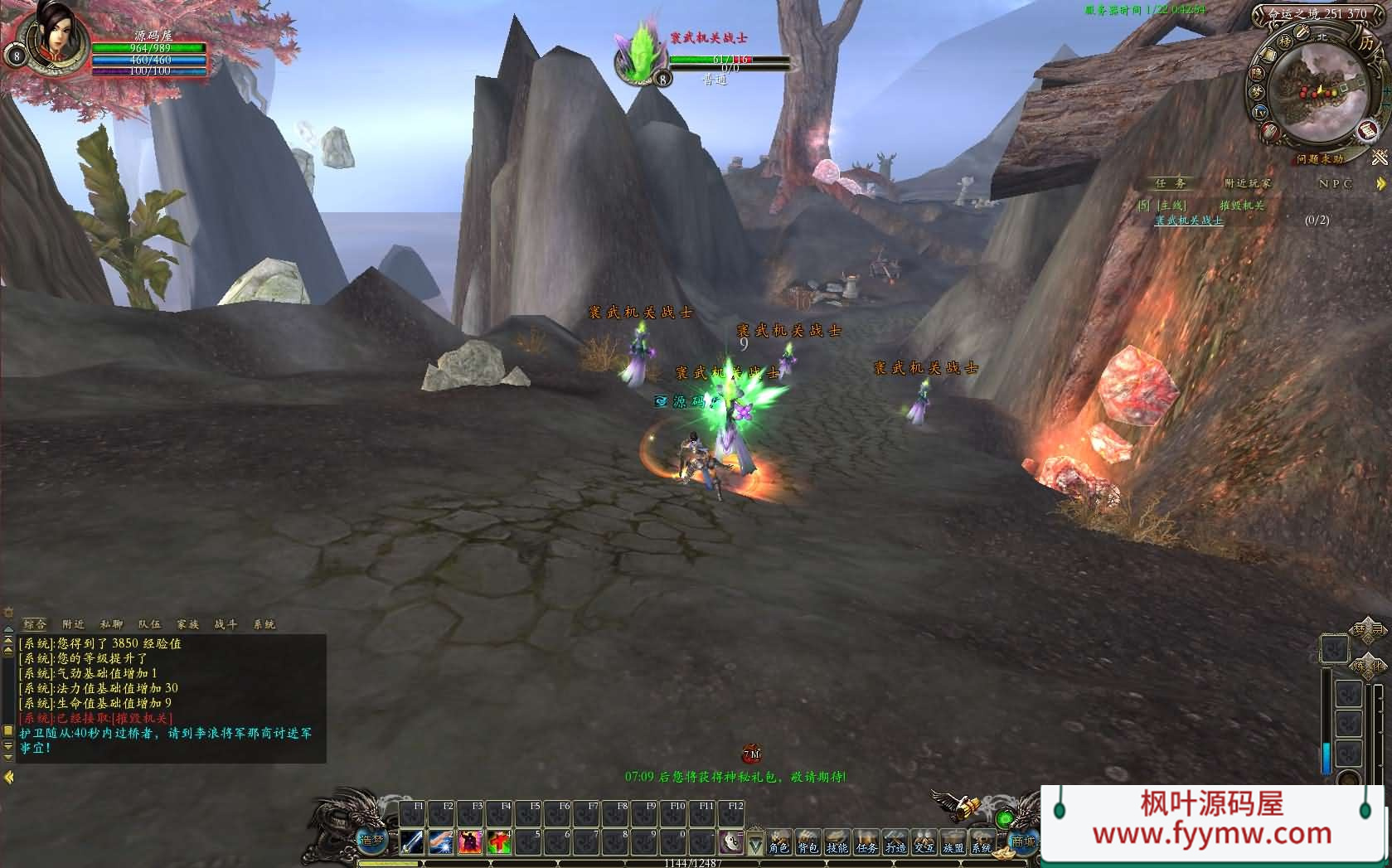Screen dimensions: 1392x868
Task: Open the 角色 character panel
Action: [x=778, y=842]
